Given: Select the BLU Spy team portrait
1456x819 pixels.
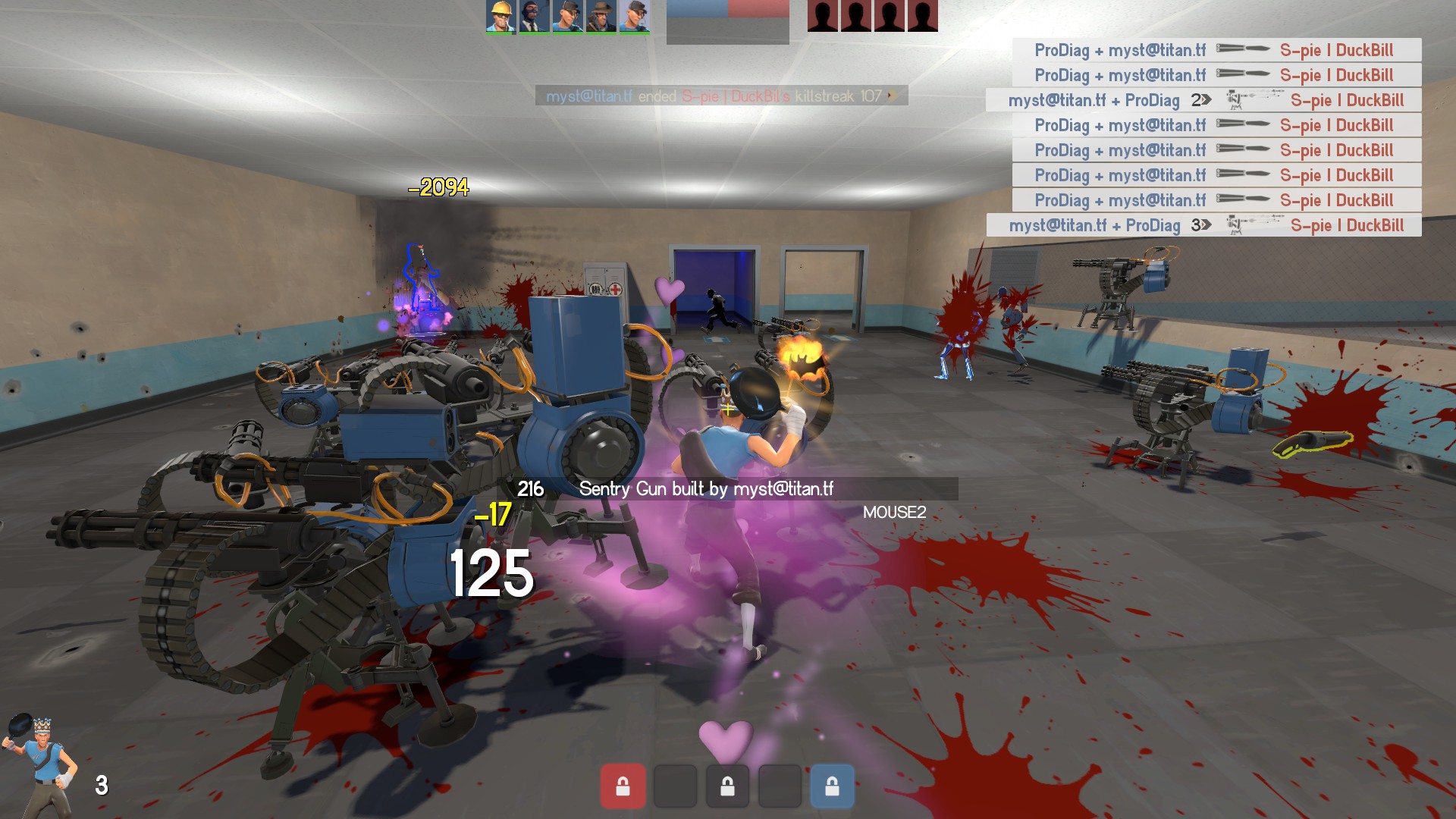Looking at the screenshot, I should pyautogui.click(x=533, y=16).
